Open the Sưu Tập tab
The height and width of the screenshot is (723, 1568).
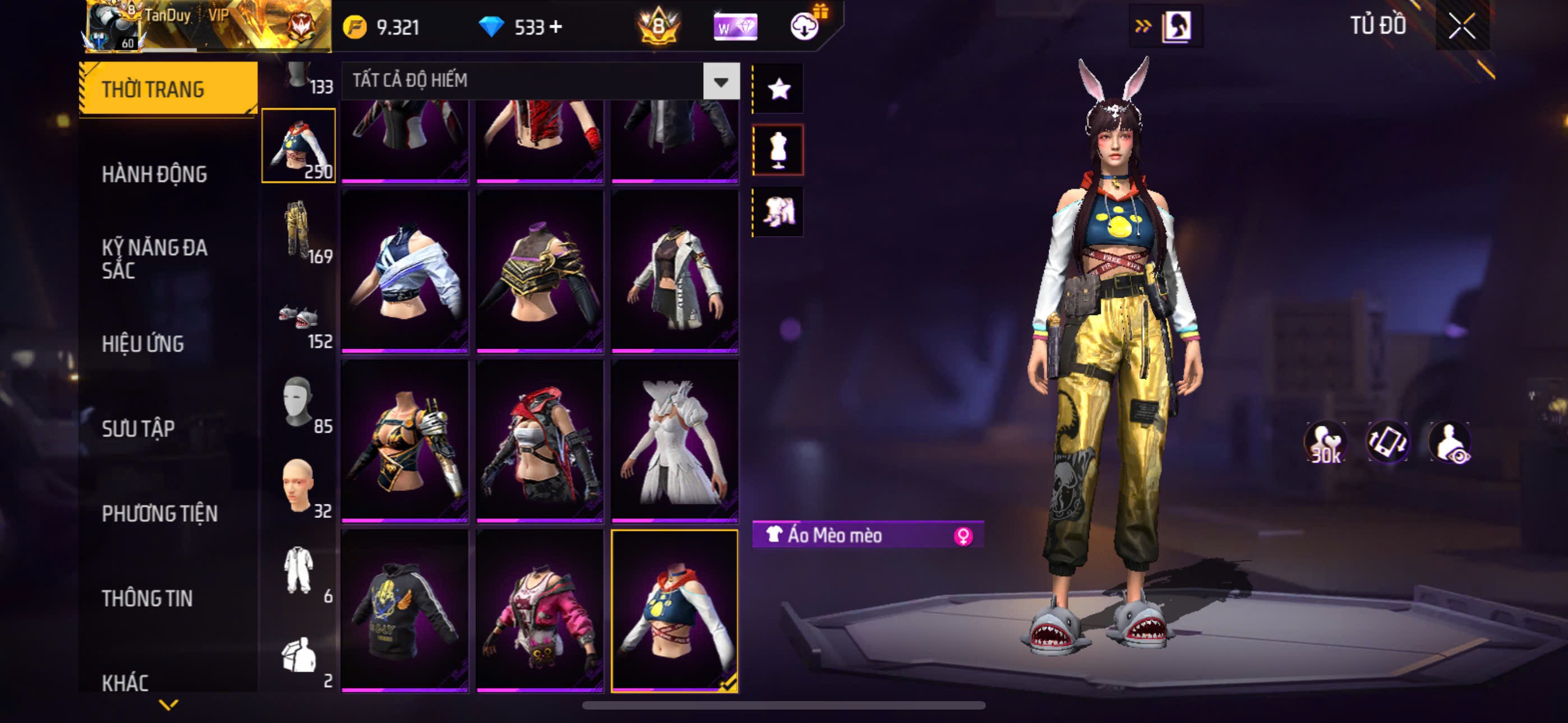click(x=138, y=428)
